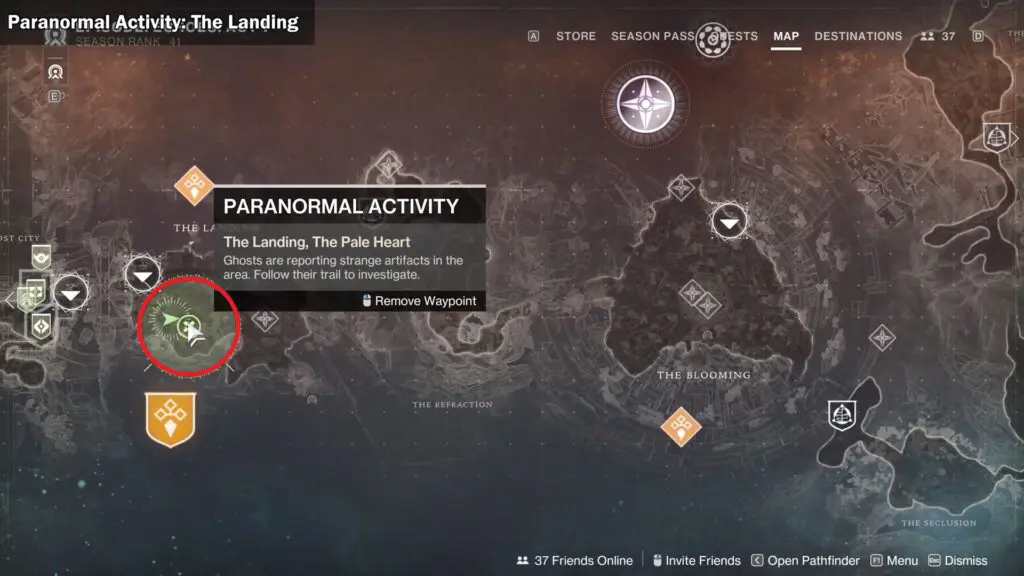1024x576 pixels.
Task: Switch to the Season Pass tab
Action: click(652, 36)
